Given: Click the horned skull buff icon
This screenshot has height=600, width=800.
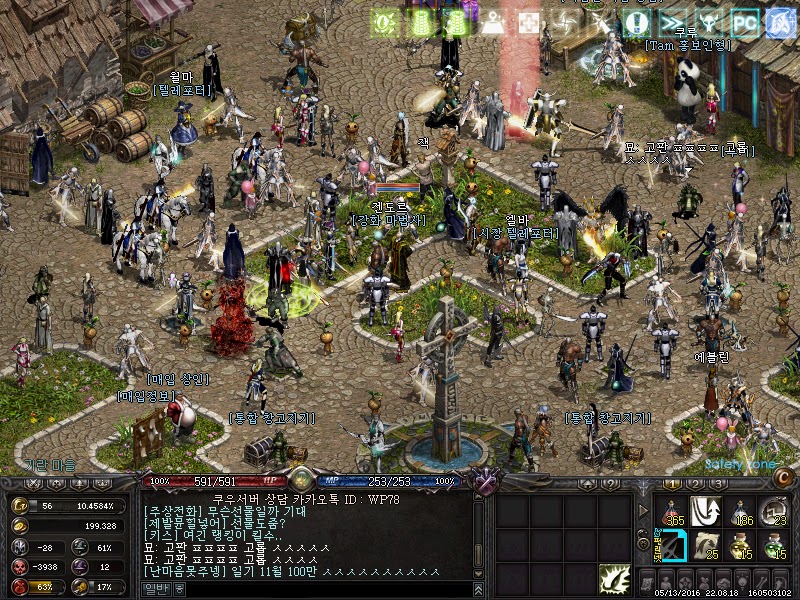Looking at the screenshot, I should tap(710, 22).
